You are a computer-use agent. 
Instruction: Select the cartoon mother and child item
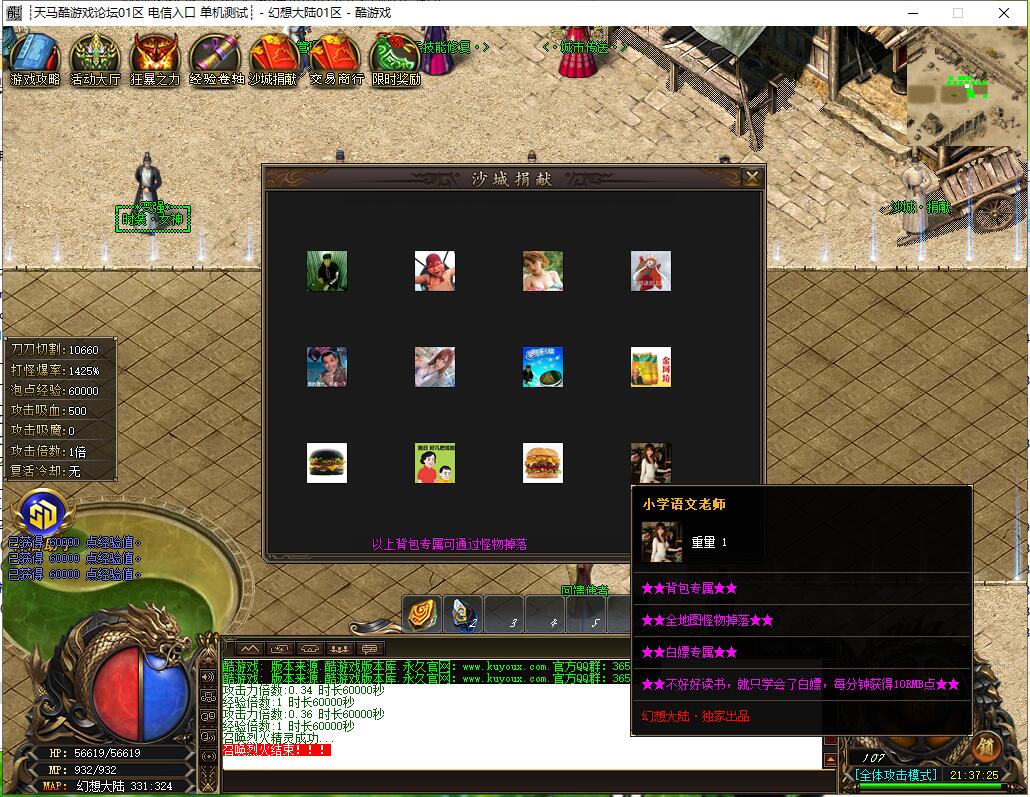[x=435, y=463]
